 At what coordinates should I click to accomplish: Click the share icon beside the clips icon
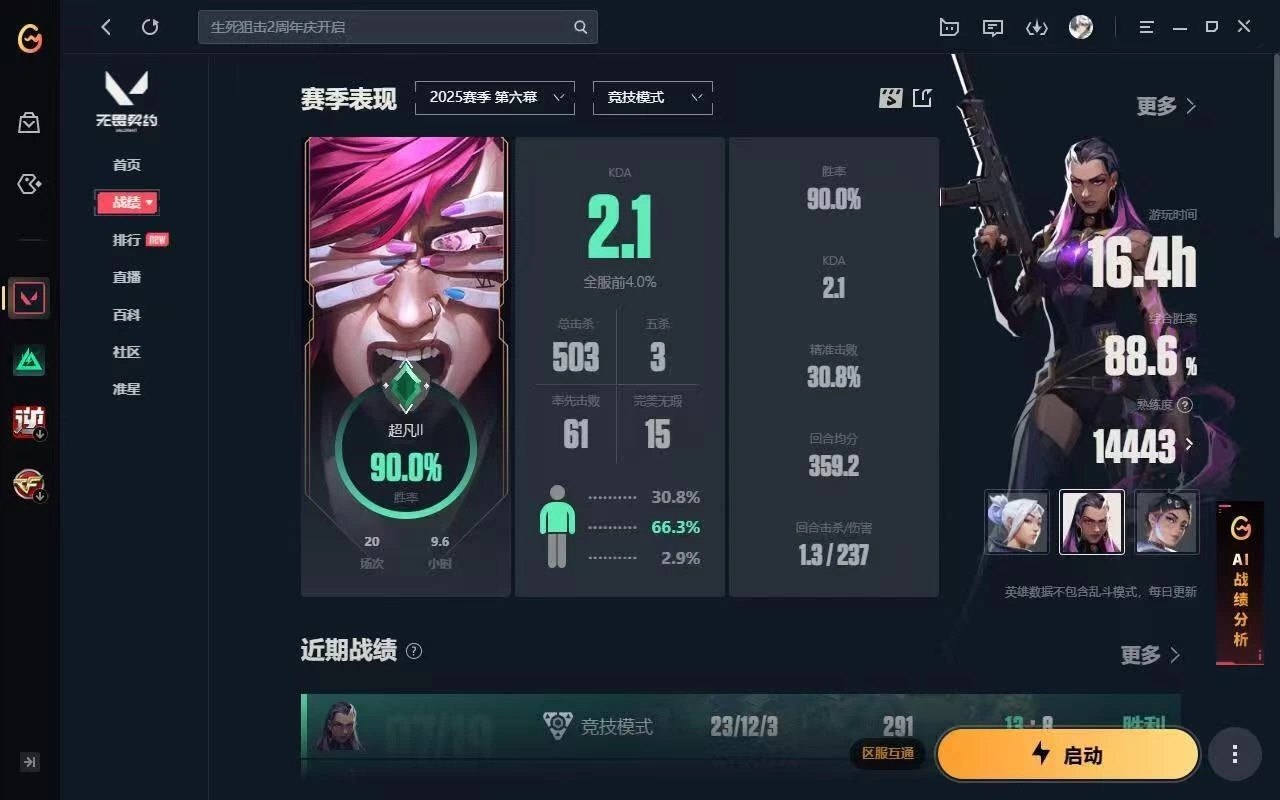[922, 97]
